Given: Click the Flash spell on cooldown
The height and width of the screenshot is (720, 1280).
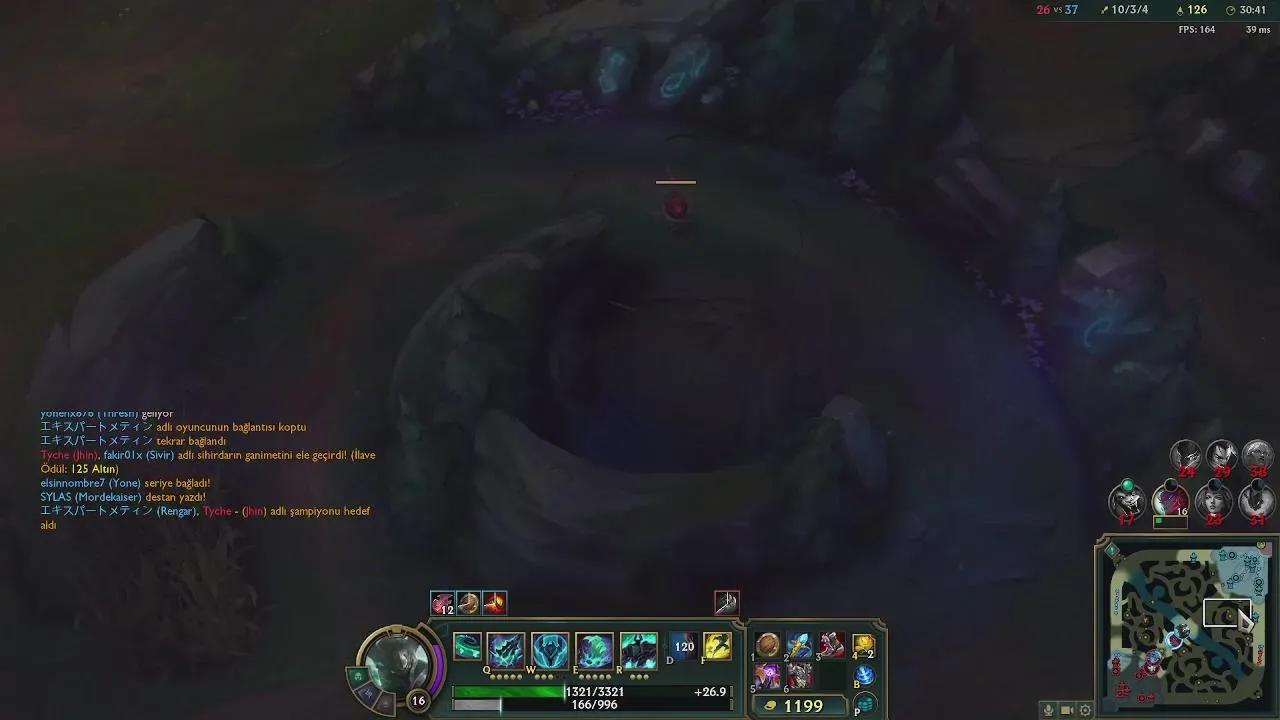Looking at the screenshot, I should 685,647.
